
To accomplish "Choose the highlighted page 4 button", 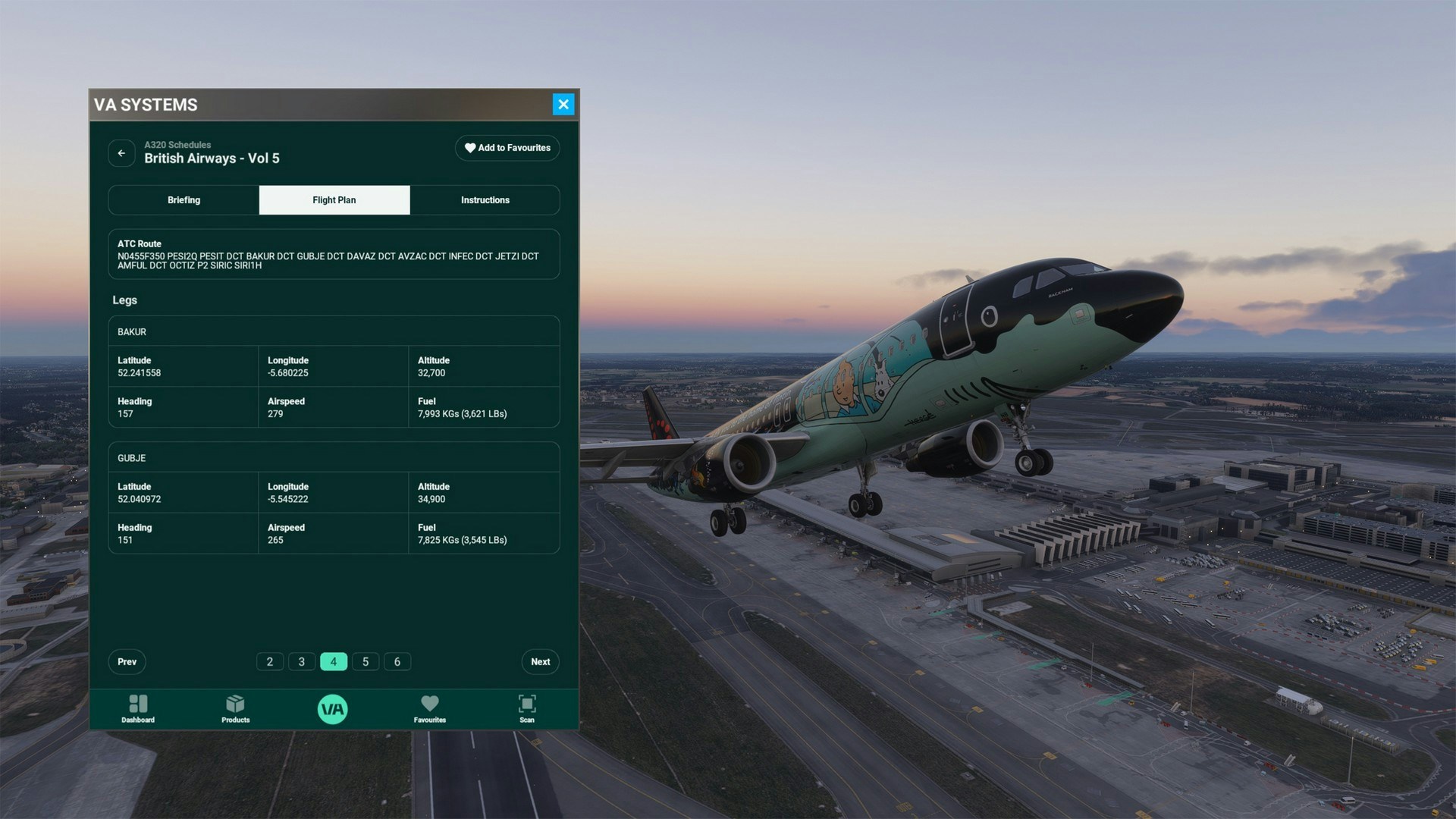I will 334,662.
